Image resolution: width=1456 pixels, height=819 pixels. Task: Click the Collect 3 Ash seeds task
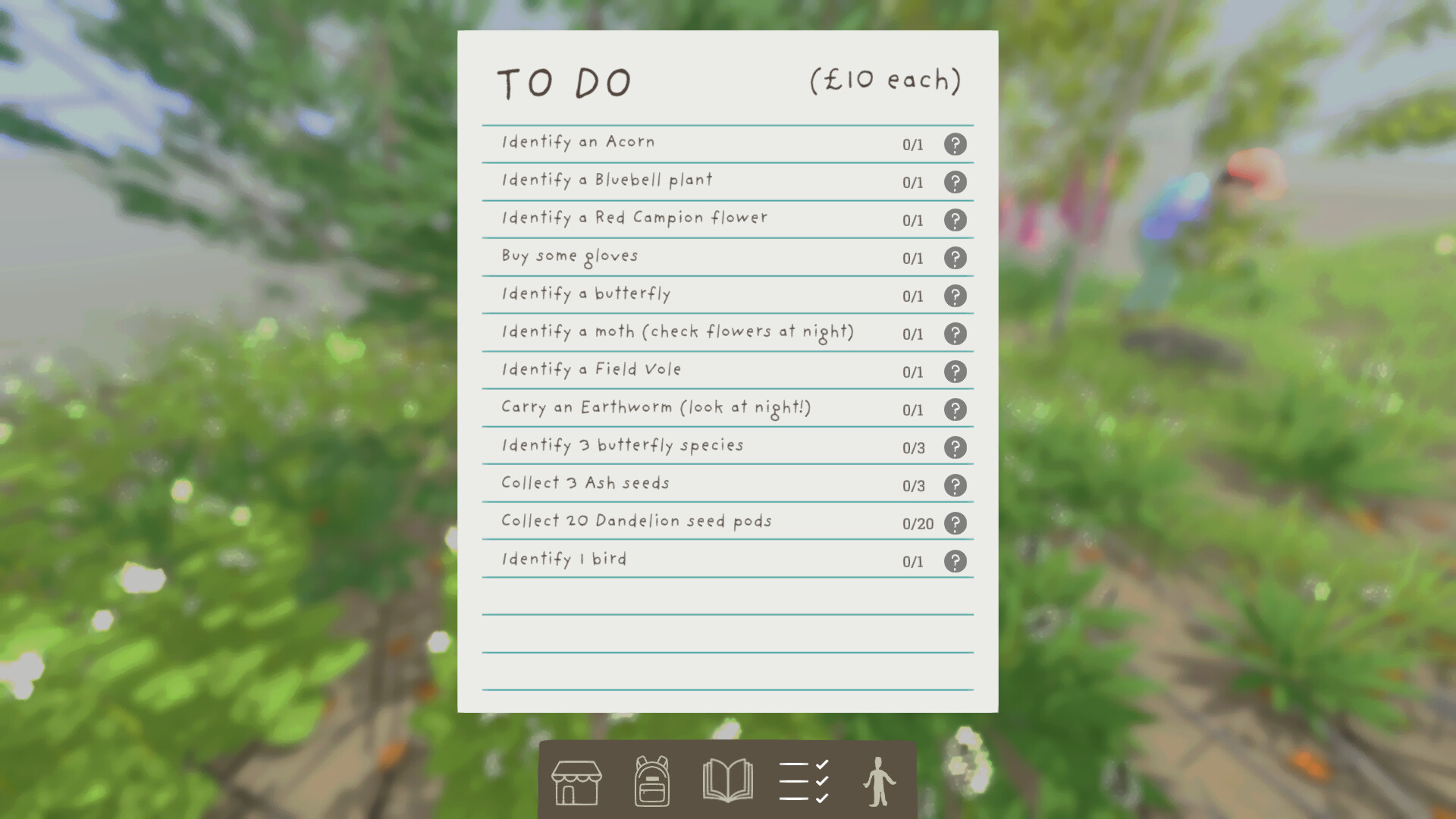click(584, 483)
